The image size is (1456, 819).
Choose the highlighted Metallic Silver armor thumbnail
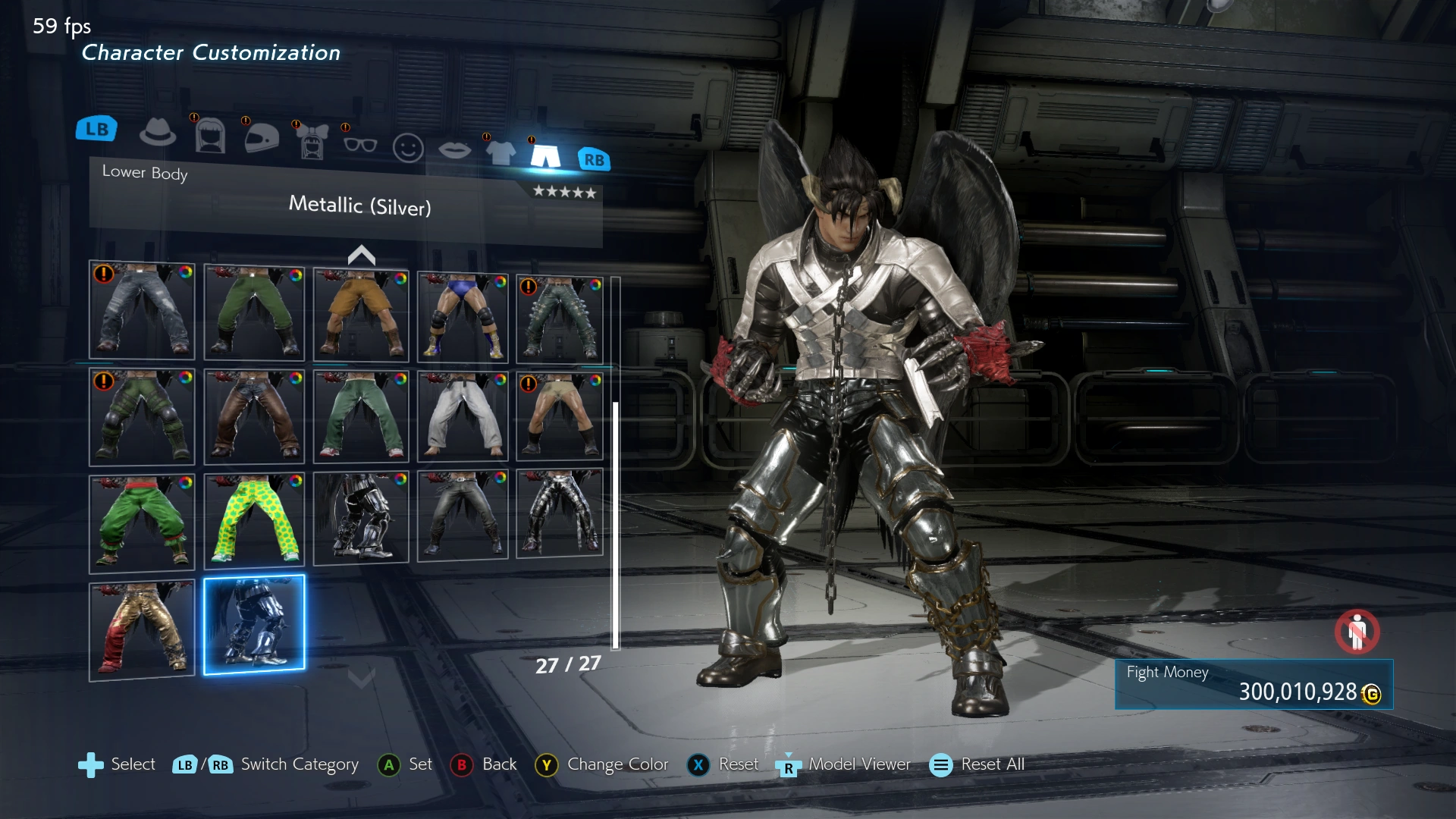pos(254,623)
